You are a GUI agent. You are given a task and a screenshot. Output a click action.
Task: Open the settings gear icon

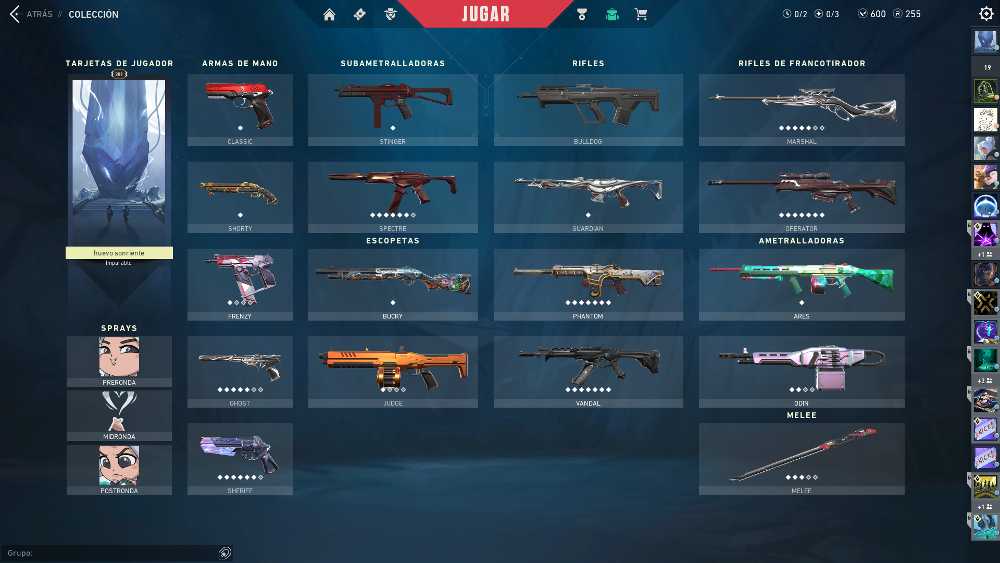(986, 14)
